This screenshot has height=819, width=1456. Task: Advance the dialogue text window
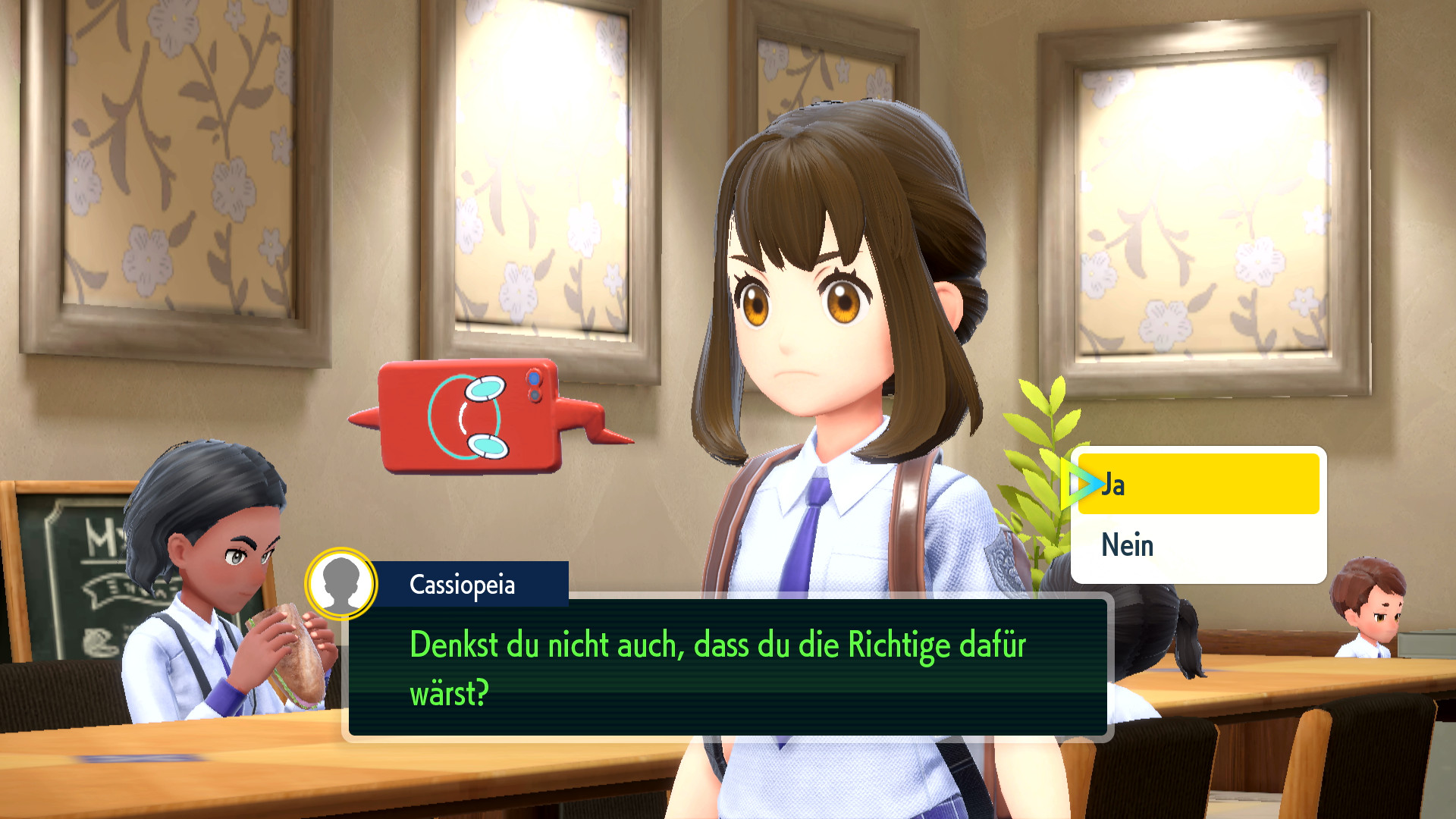(728, 667)
